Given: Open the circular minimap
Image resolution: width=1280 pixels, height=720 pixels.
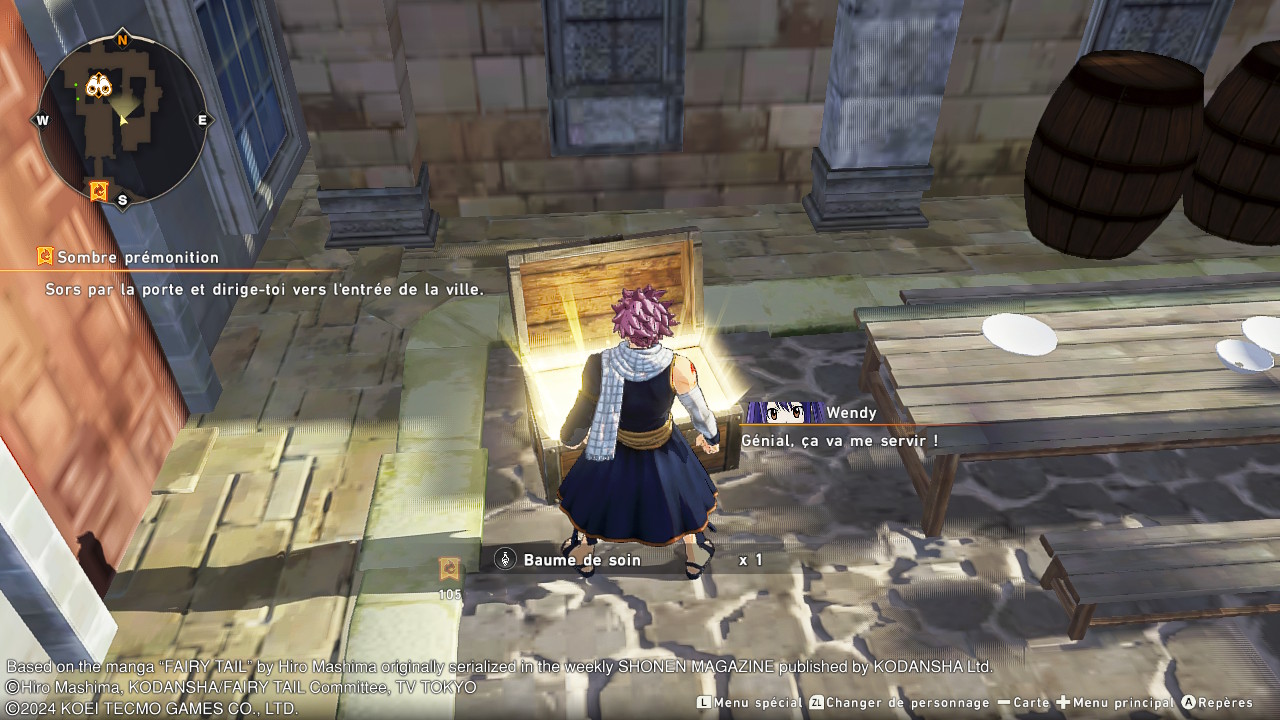Looking at the screenshot, I should [x=122, y=119].
